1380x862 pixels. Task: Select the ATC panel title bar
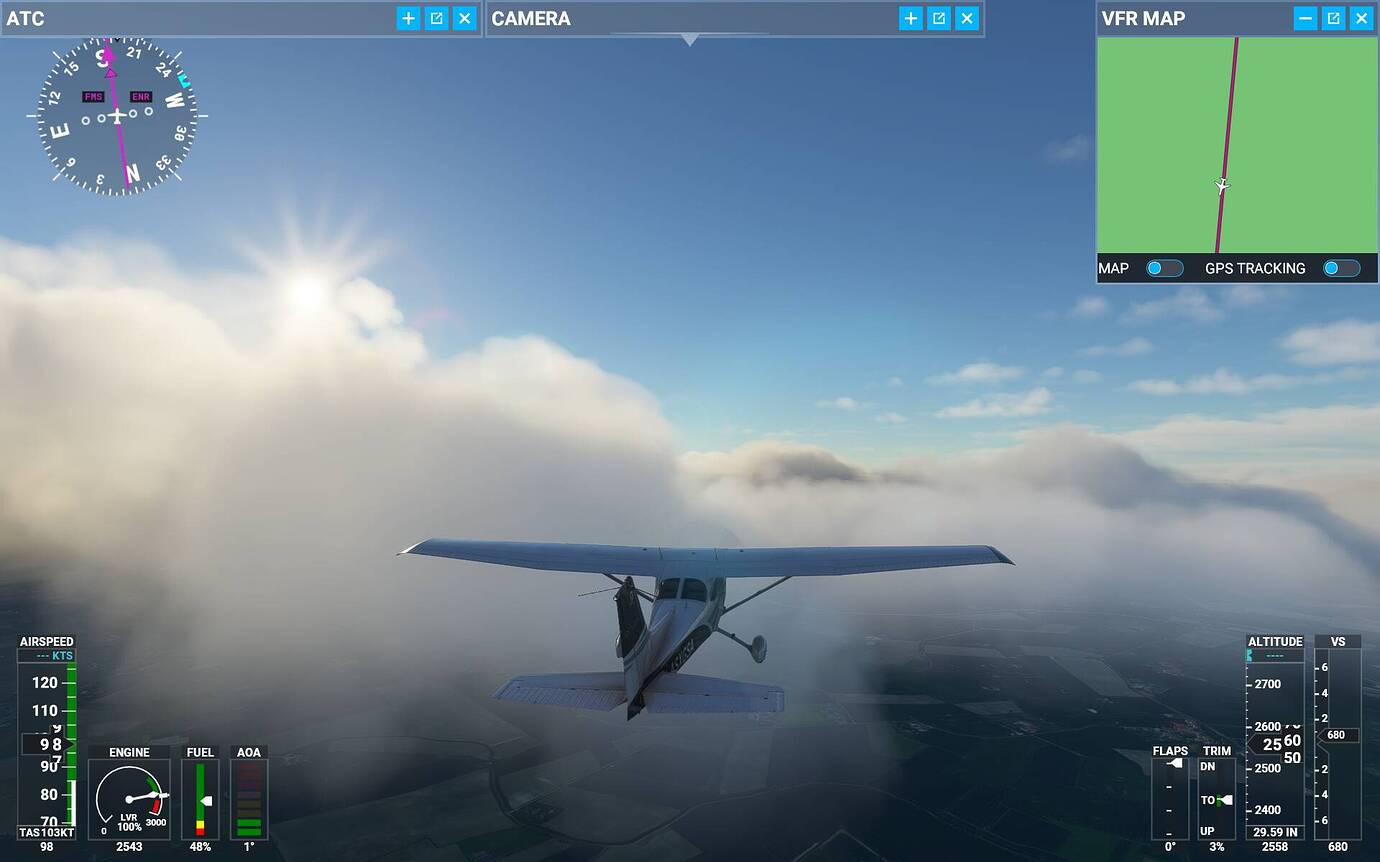(x=27, y=18)
